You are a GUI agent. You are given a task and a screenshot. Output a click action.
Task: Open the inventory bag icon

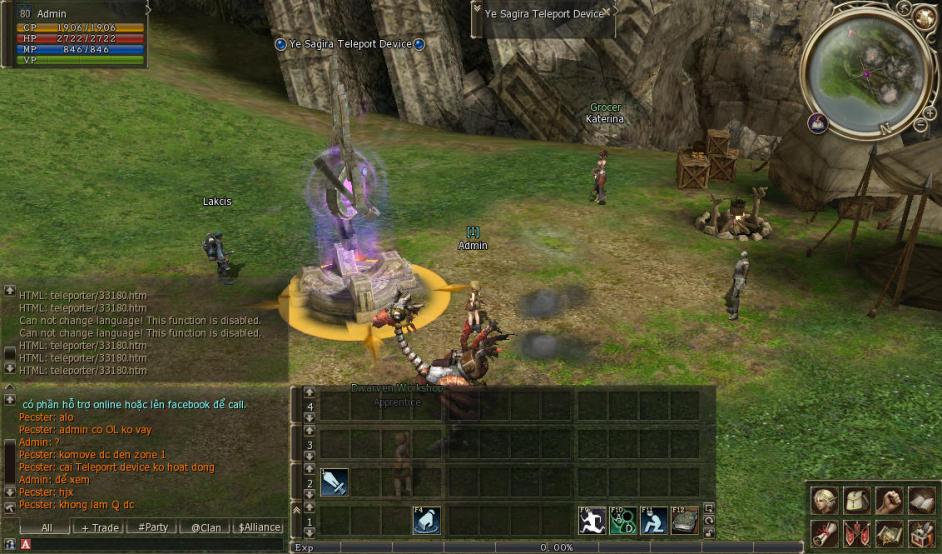coord(857,499)
